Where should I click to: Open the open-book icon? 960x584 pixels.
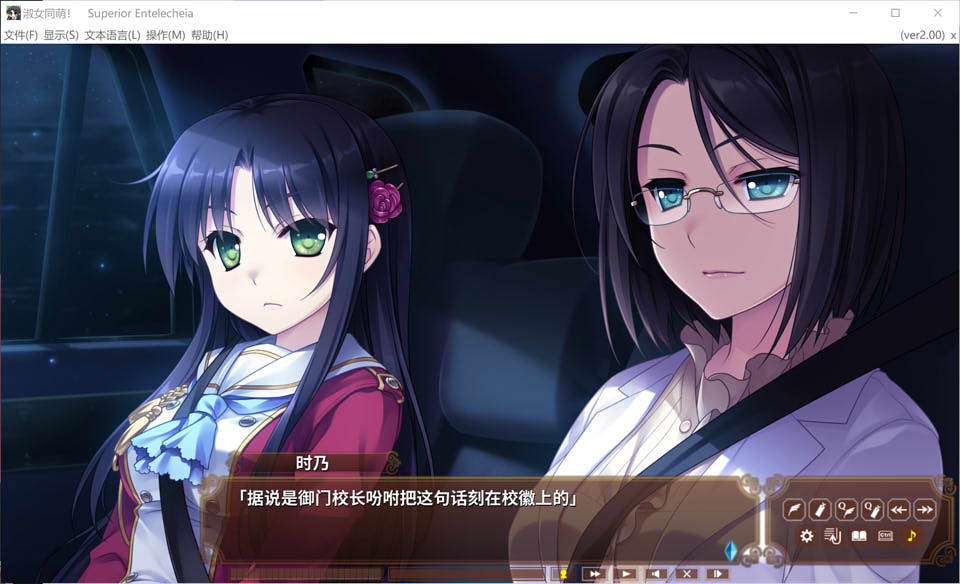pos(859,536)
